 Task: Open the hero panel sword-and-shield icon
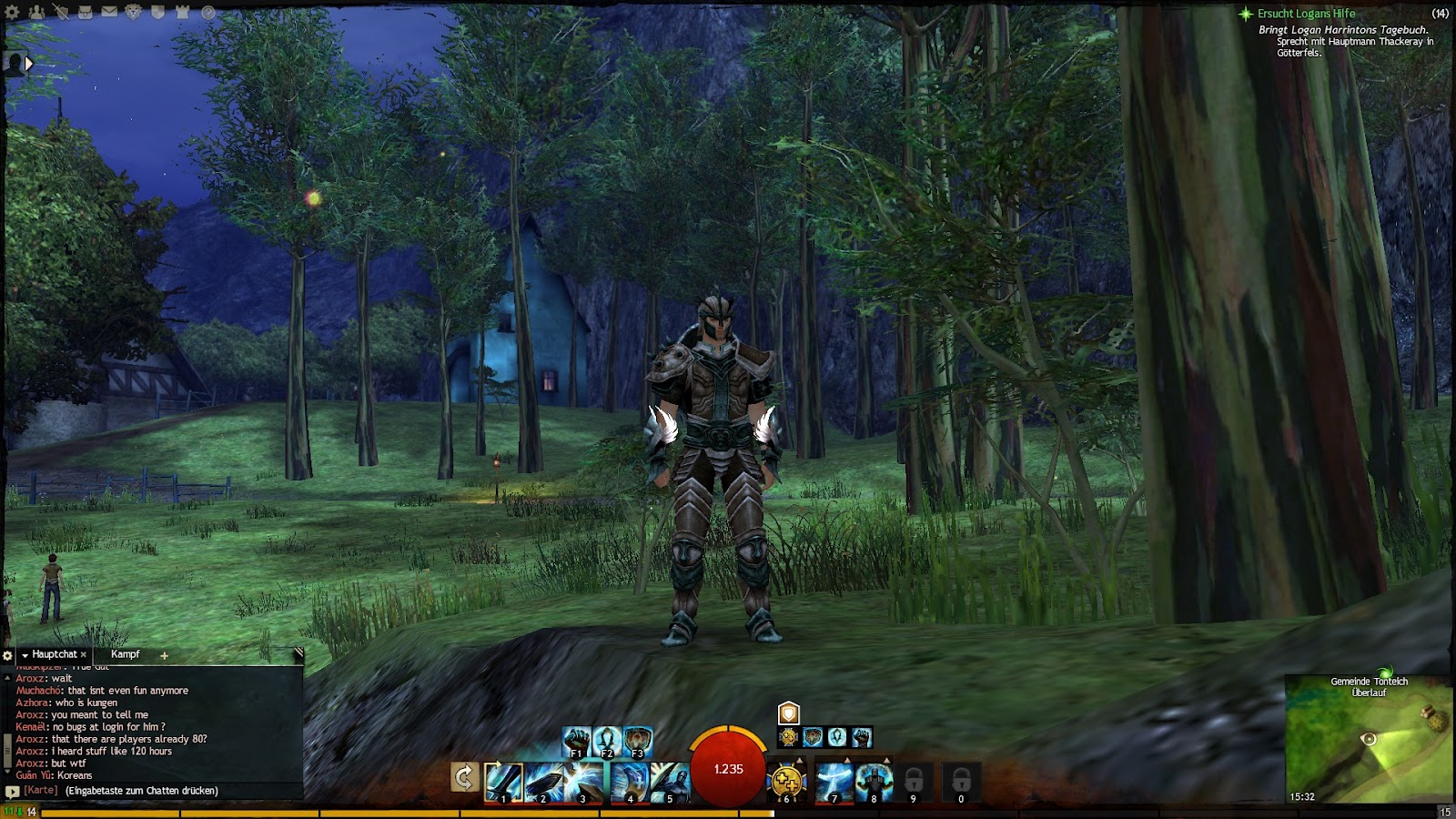(60, 13)
